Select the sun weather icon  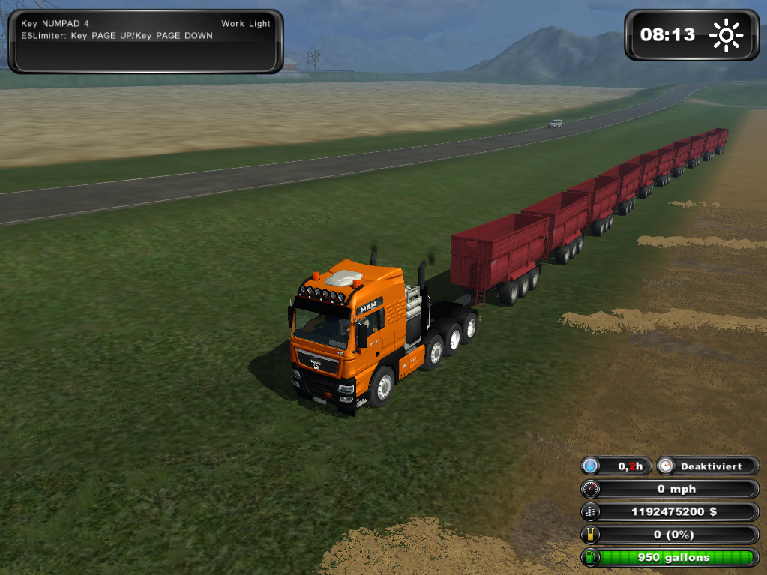pos(726,35)
